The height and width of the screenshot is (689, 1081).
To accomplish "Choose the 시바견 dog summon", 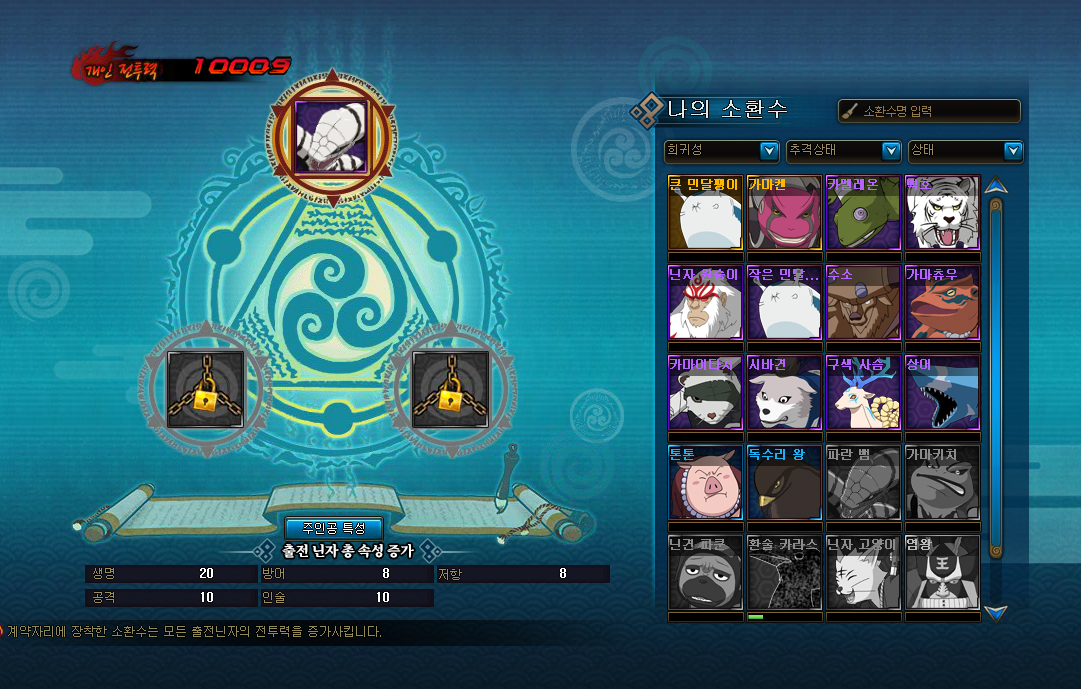I will point(784,392).
